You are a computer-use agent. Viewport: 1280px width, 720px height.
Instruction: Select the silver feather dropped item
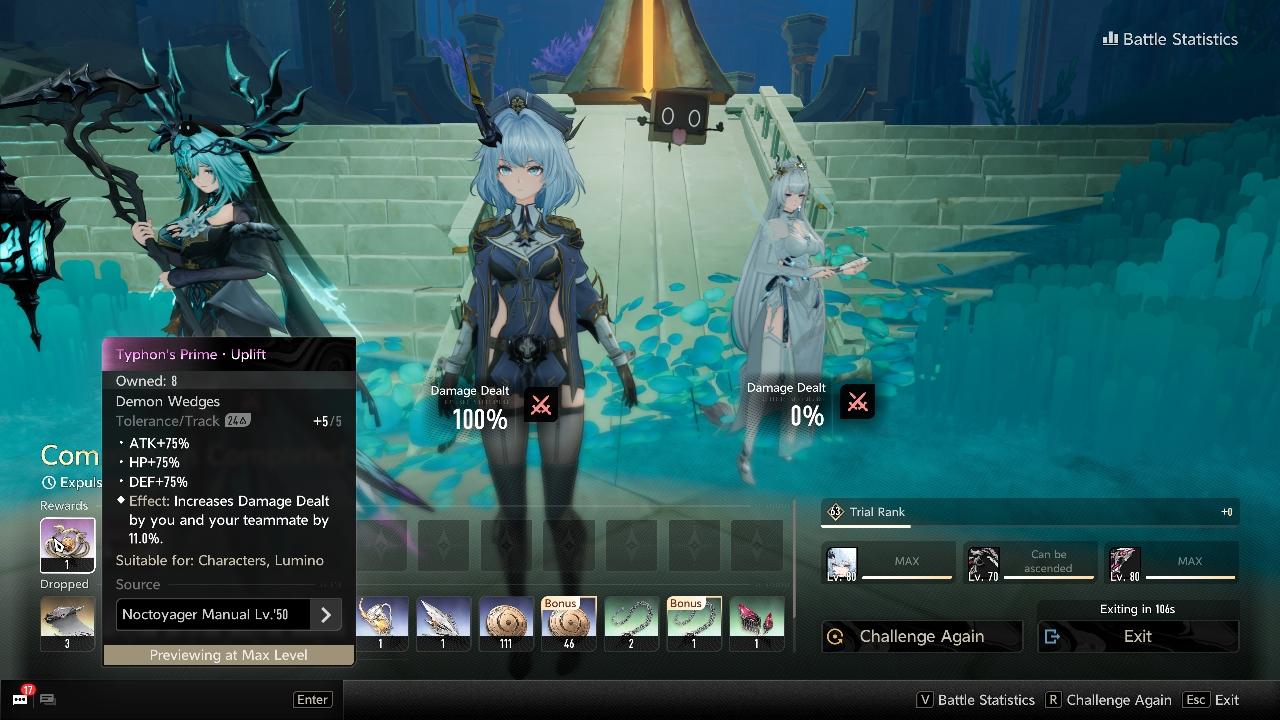(x=443, y=623)
